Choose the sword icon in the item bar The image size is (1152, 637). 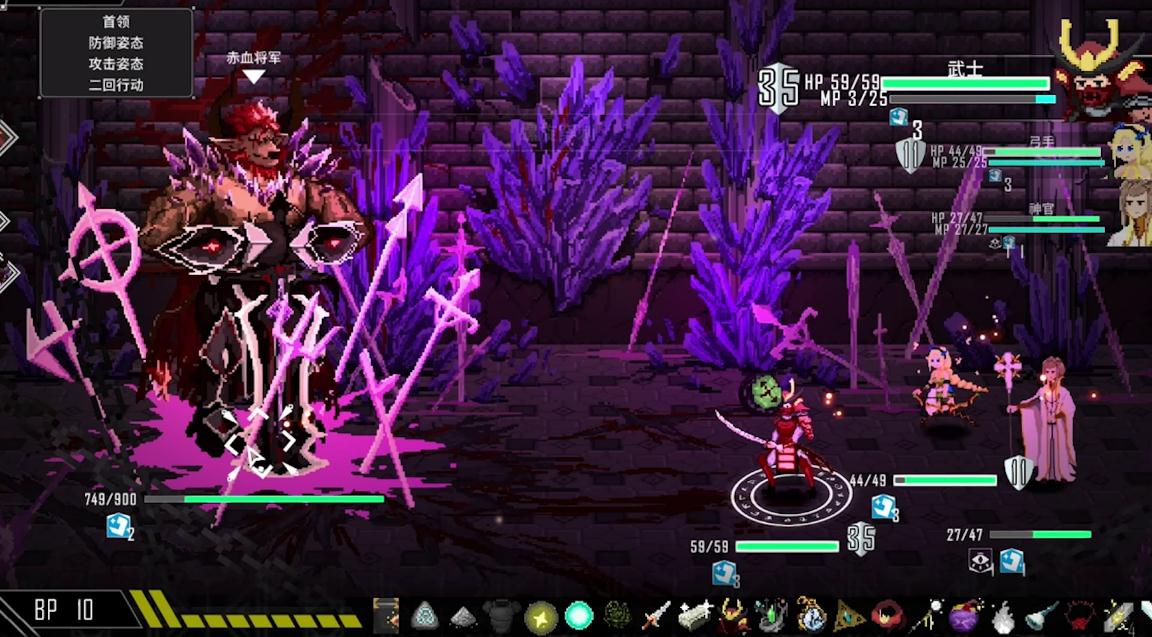coord(655,615)
